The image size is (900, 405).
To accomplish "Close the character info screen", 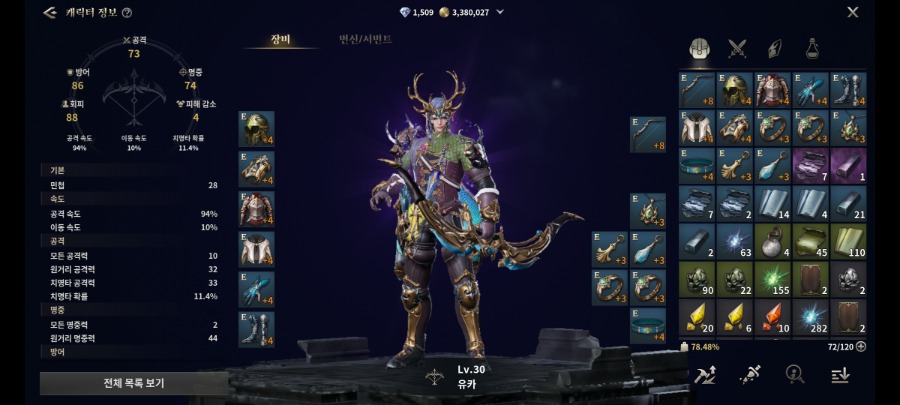I will point(853,12).
